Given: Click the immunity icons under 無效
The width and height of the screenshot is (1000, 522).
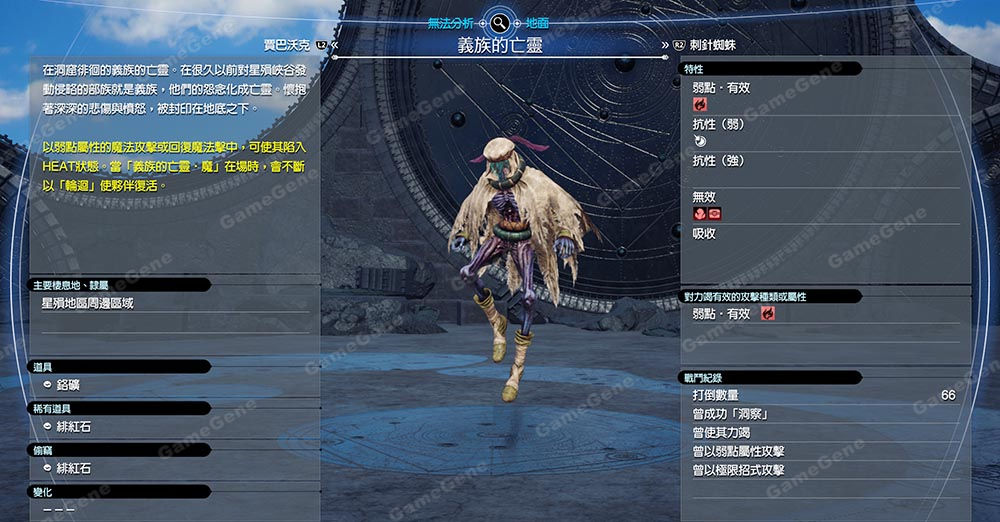Looking at the screenshot, I should (x=707, y=214).
